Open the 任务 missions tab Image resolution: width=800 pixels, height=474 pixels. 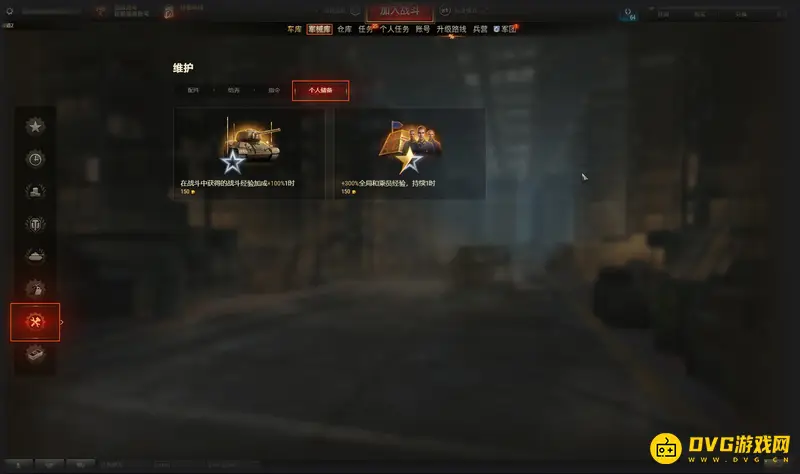tap(366, 30)
